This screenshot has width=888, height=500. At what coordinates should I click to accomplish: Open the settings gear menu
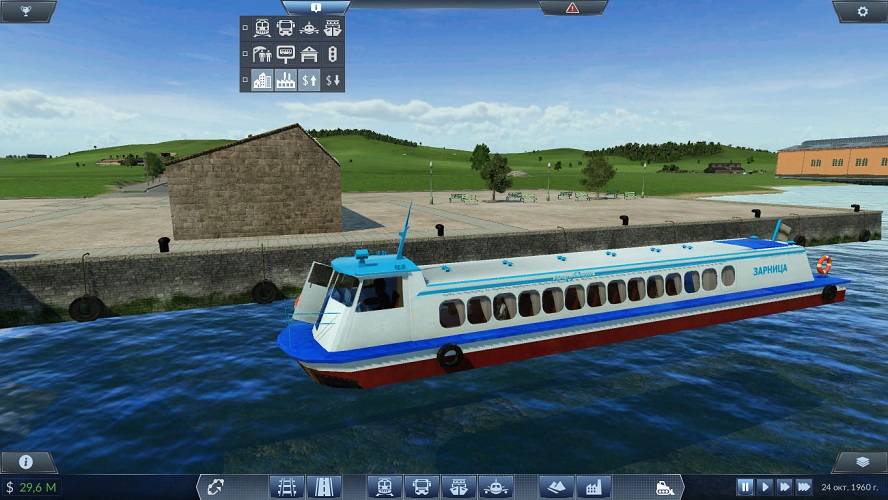coord(863,10)
